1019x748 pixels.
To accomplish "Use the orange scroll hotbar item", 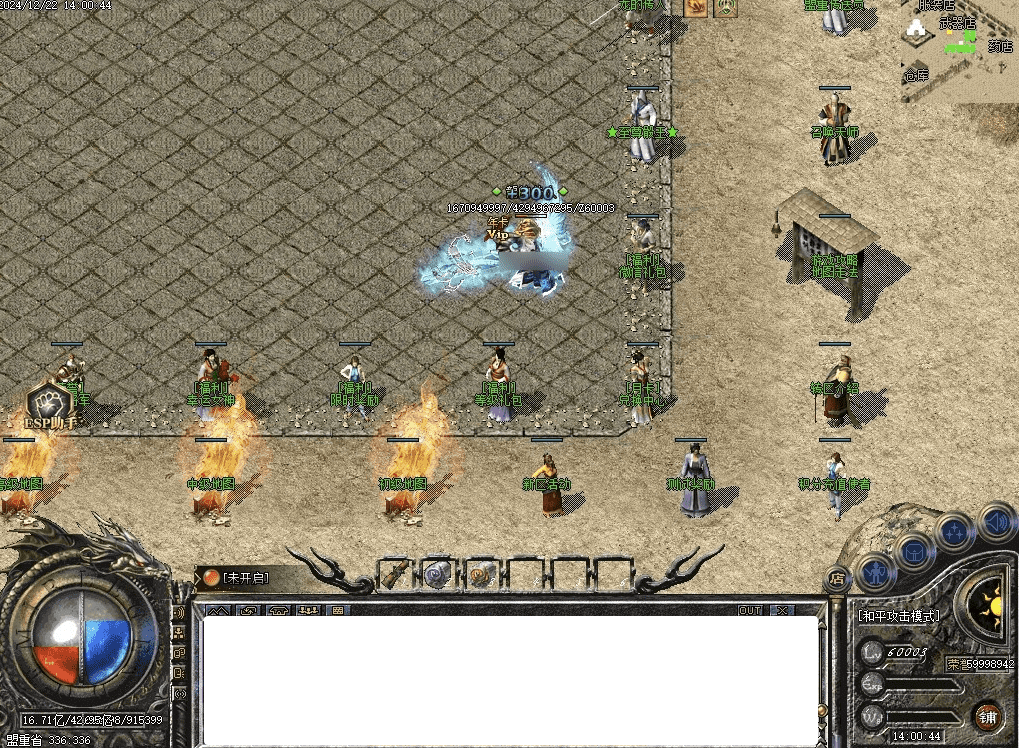I will [x=482, y=575].
